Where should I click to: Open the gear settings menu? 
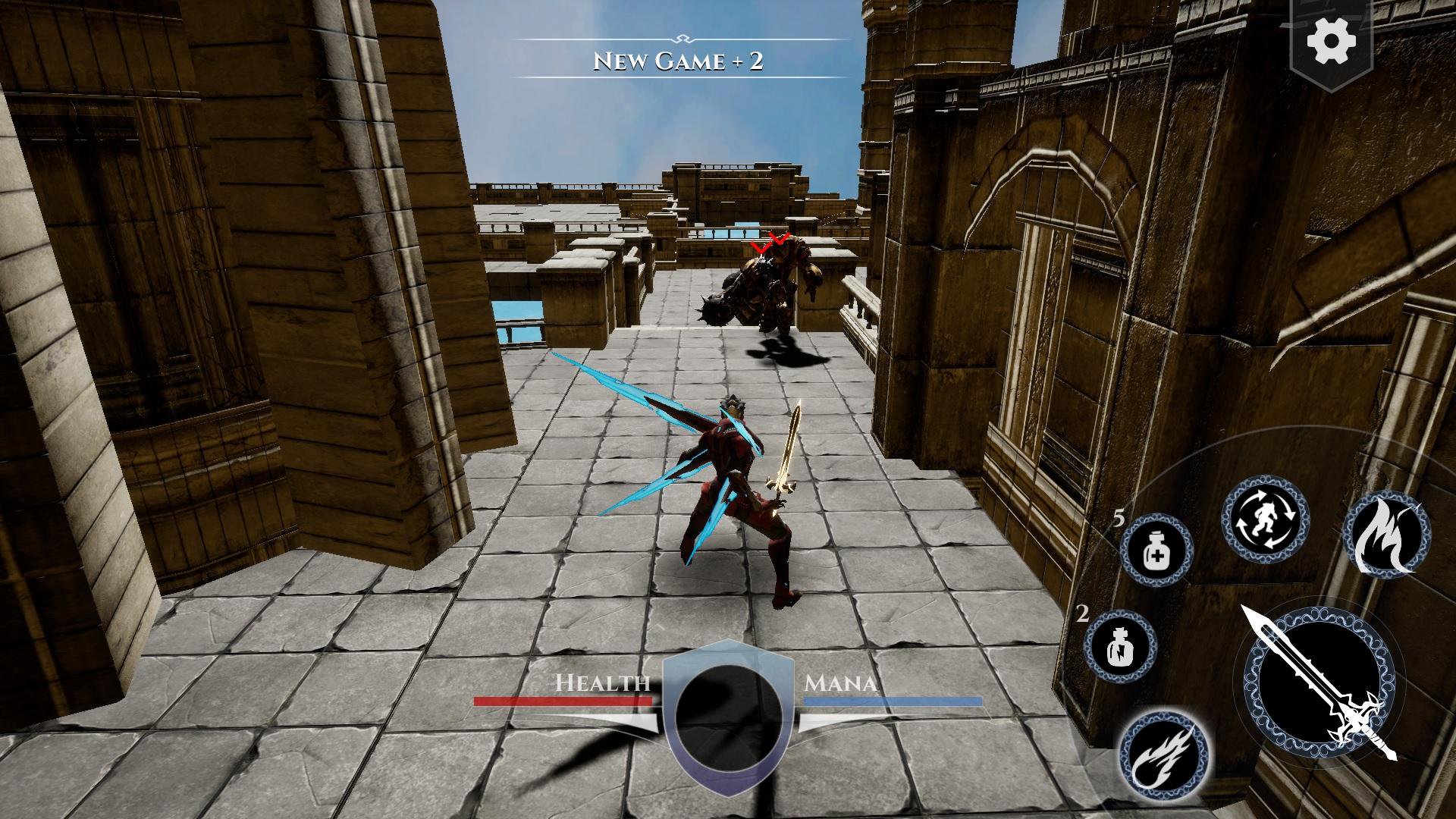[1332, 39]
